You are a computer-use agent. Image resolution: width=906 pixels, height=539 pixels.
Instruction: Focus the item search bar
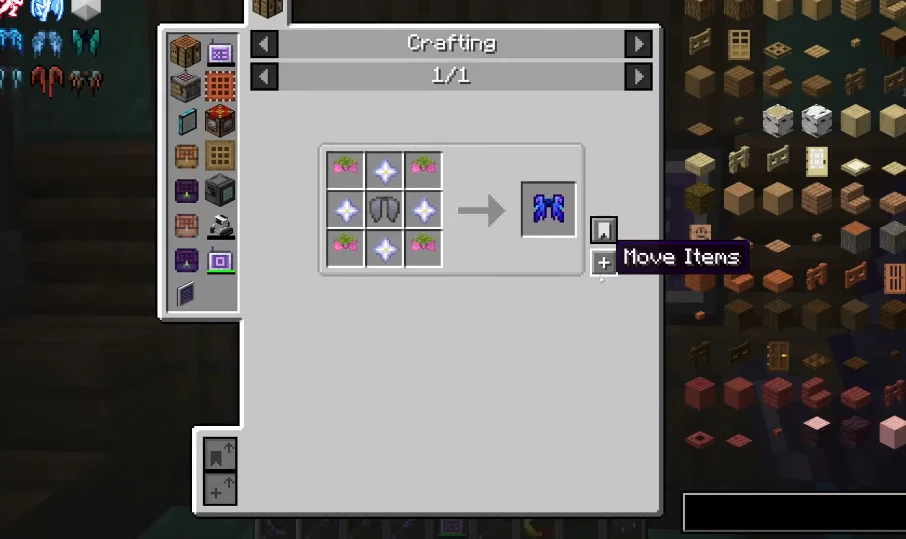(793, 512)
